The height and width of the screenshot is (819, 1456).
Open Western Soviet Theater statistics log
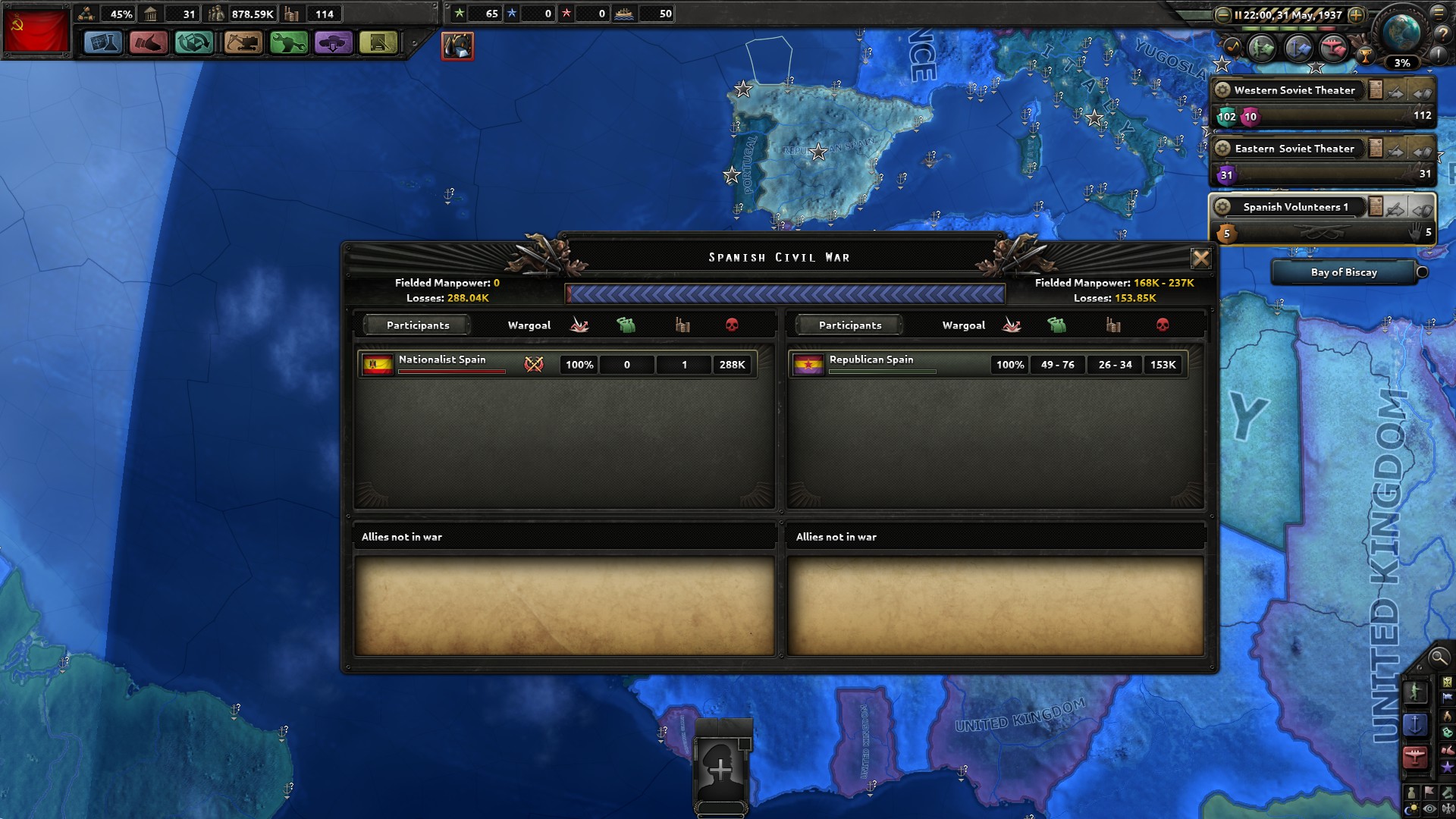coord(1377,89)
